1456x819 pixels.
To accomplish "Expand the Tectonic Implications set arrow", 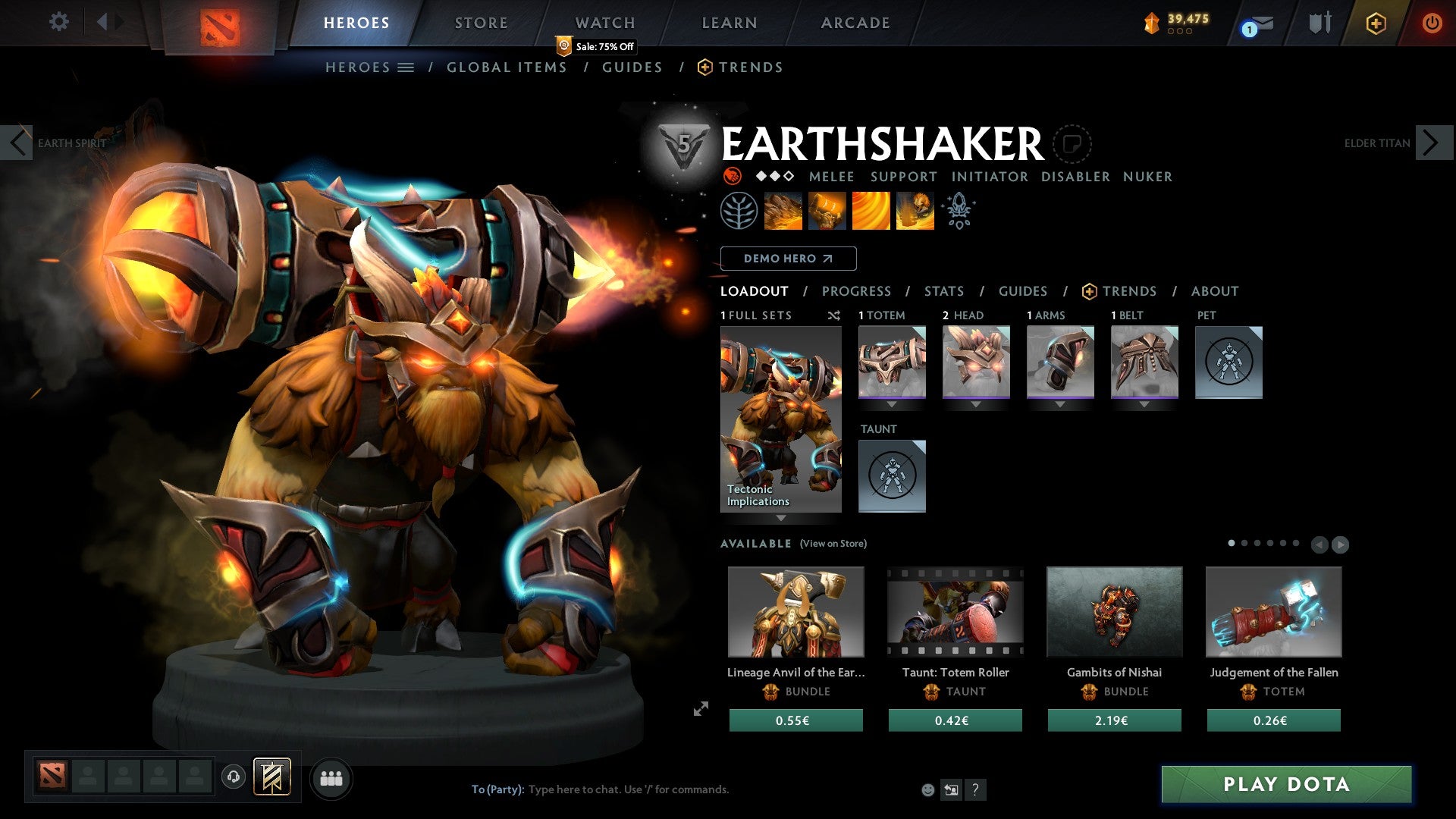I will point(780,516).
